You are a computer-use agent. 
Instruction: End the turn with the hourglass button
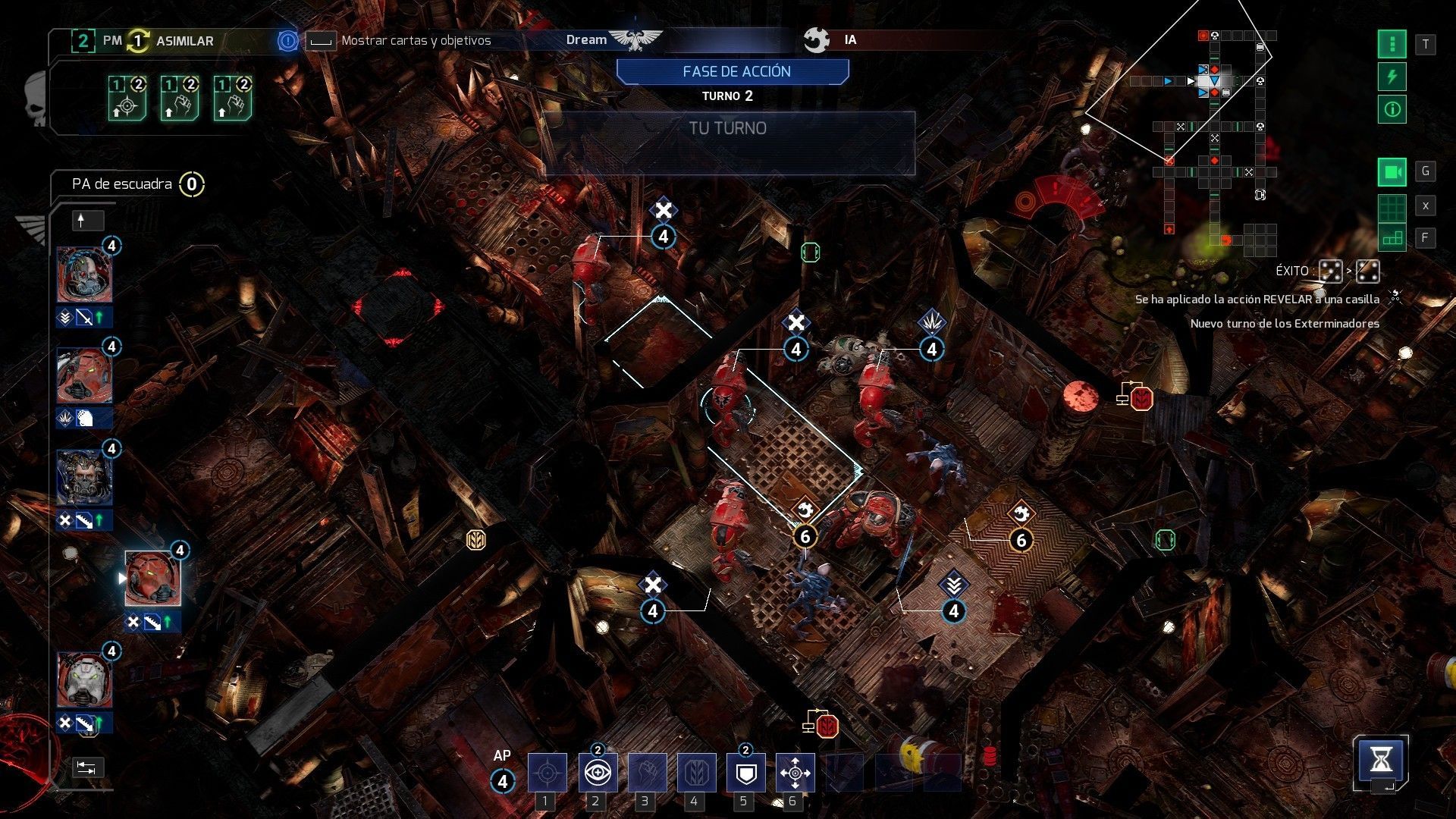coord(1381,759)
